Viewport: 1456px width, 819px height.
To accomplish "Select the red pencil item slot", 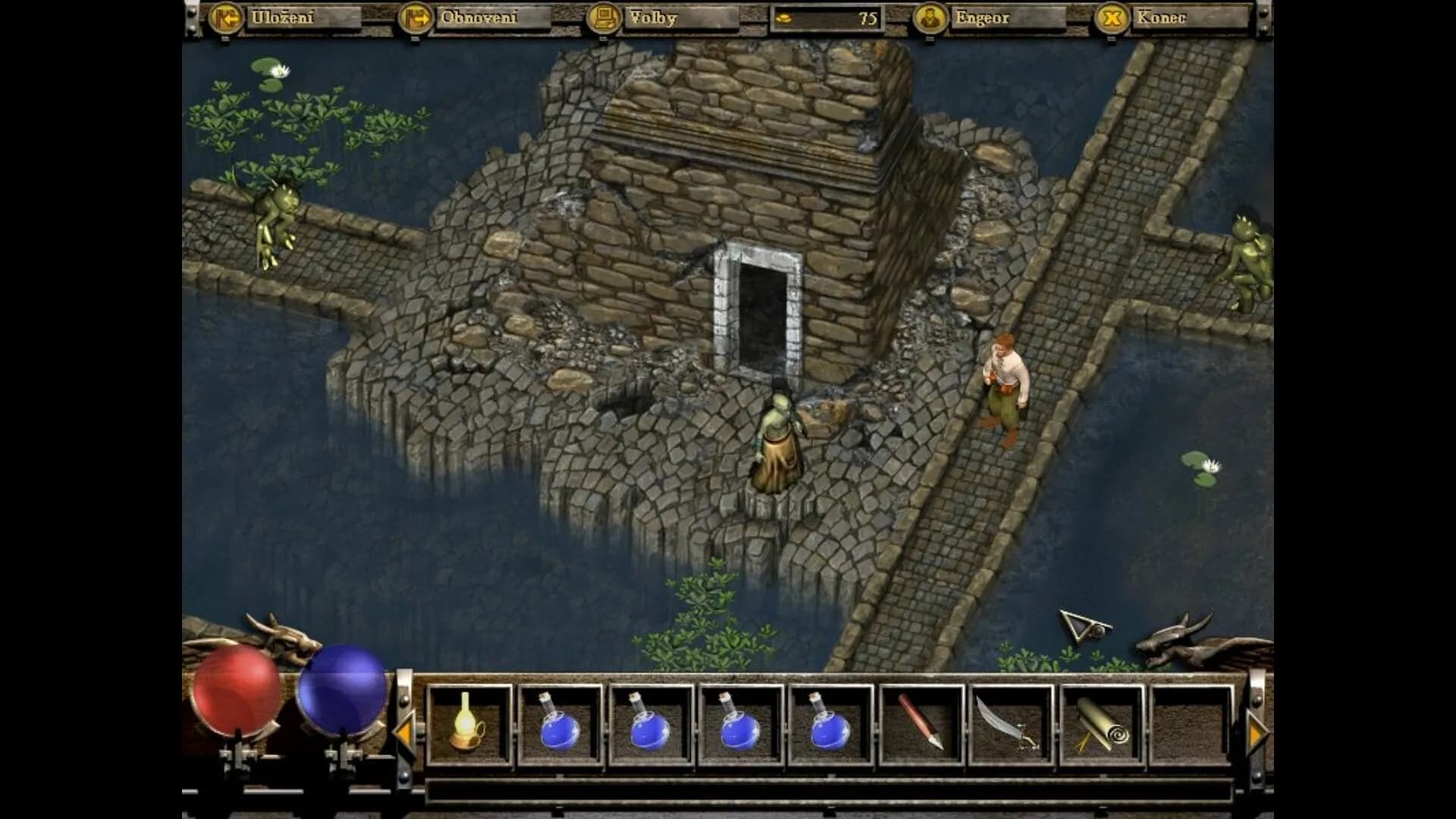I will [x=921, y=724].
